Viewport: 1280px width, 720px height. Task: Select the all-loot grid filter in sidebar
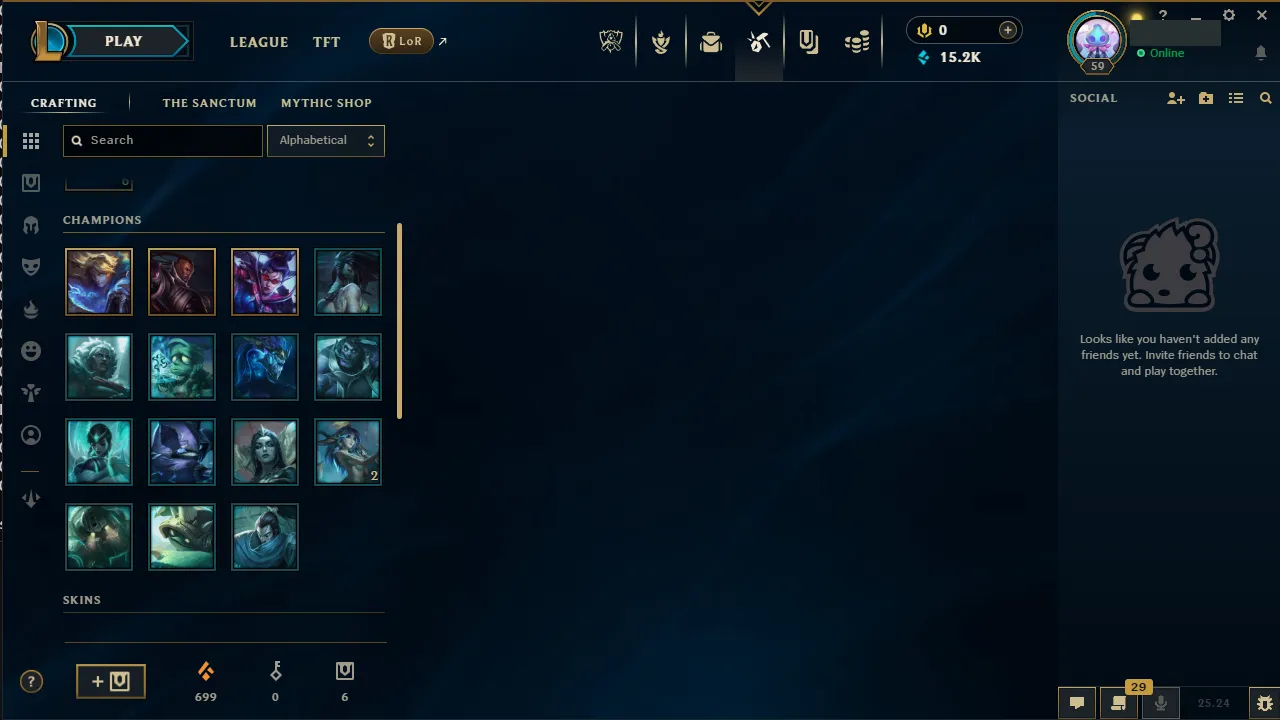[x=31, y=140]
